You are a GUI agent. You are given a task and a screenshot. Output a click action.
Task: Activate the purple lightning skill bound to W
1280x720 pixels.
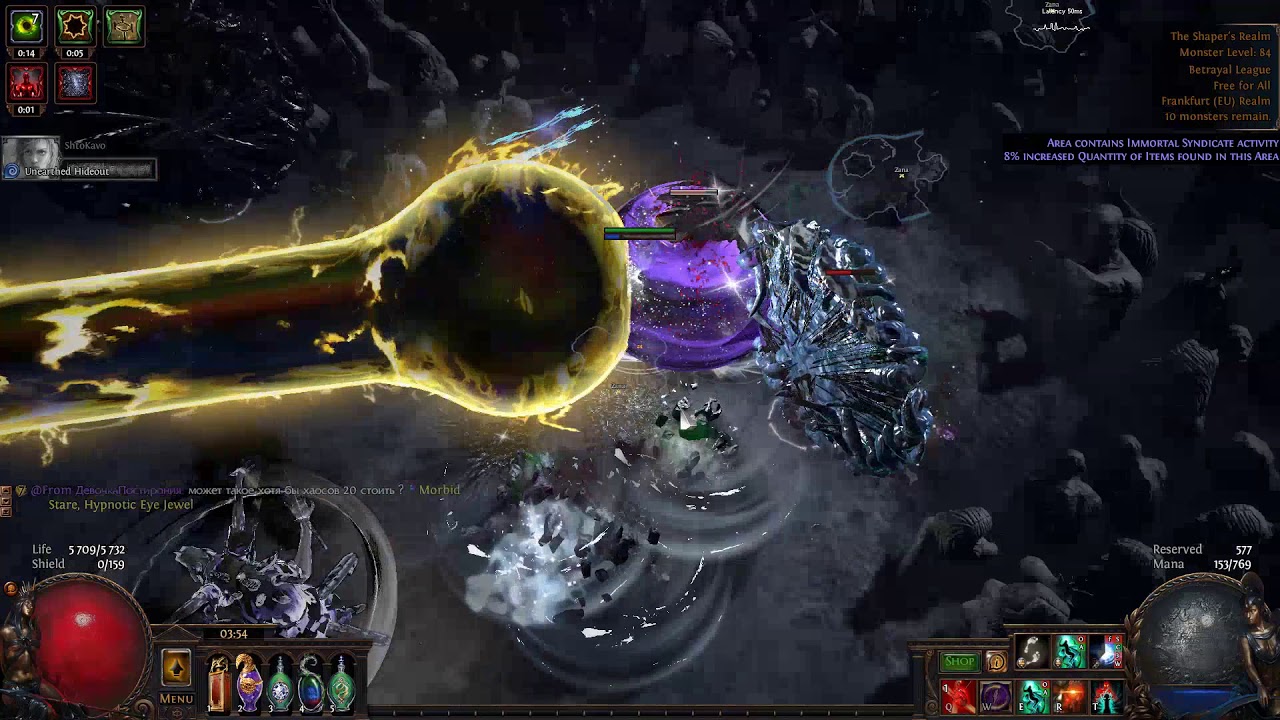[x=995, y=696]
